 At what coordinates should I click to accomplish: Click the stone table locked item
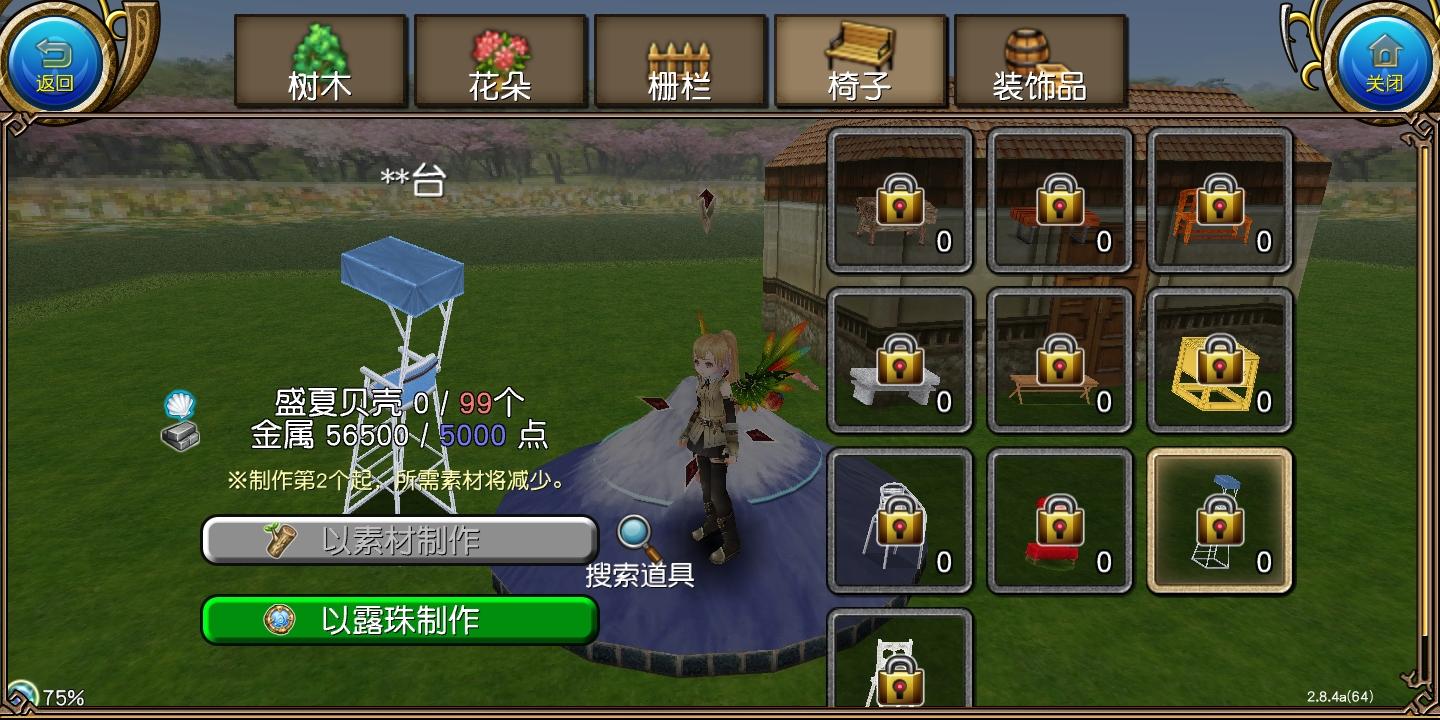click(899, 360)
